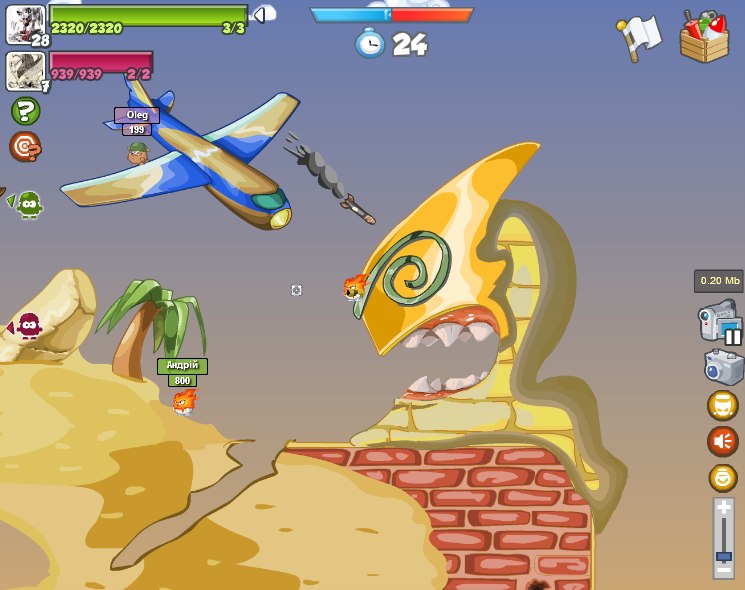745x590 pixels.
Task: Adjust the zoom slider handle
Action: [x=723, y=556]
